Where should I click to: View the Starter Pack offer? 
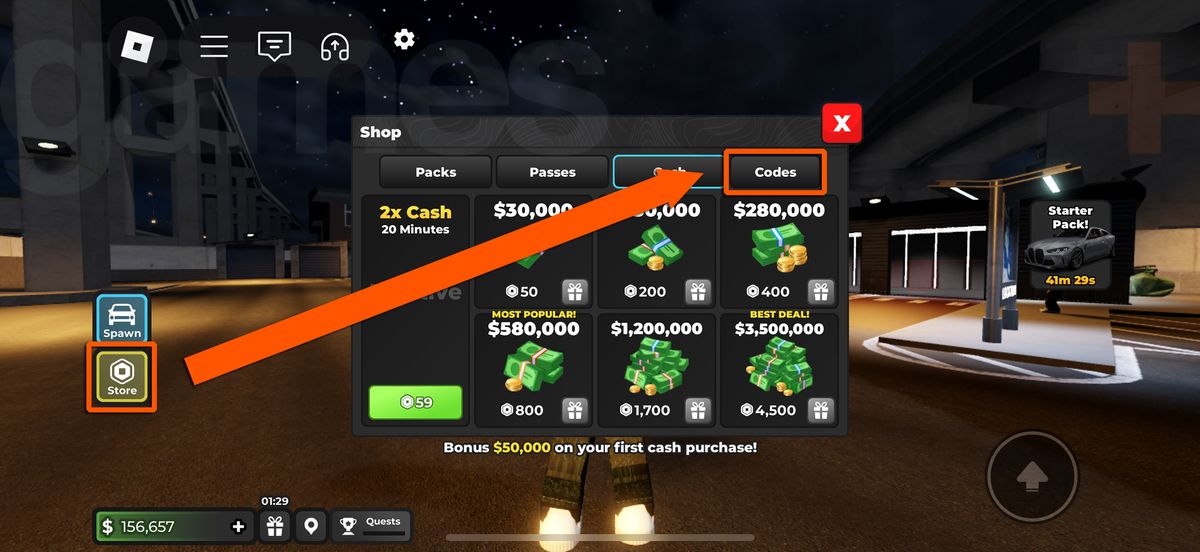coord(1070,245)
